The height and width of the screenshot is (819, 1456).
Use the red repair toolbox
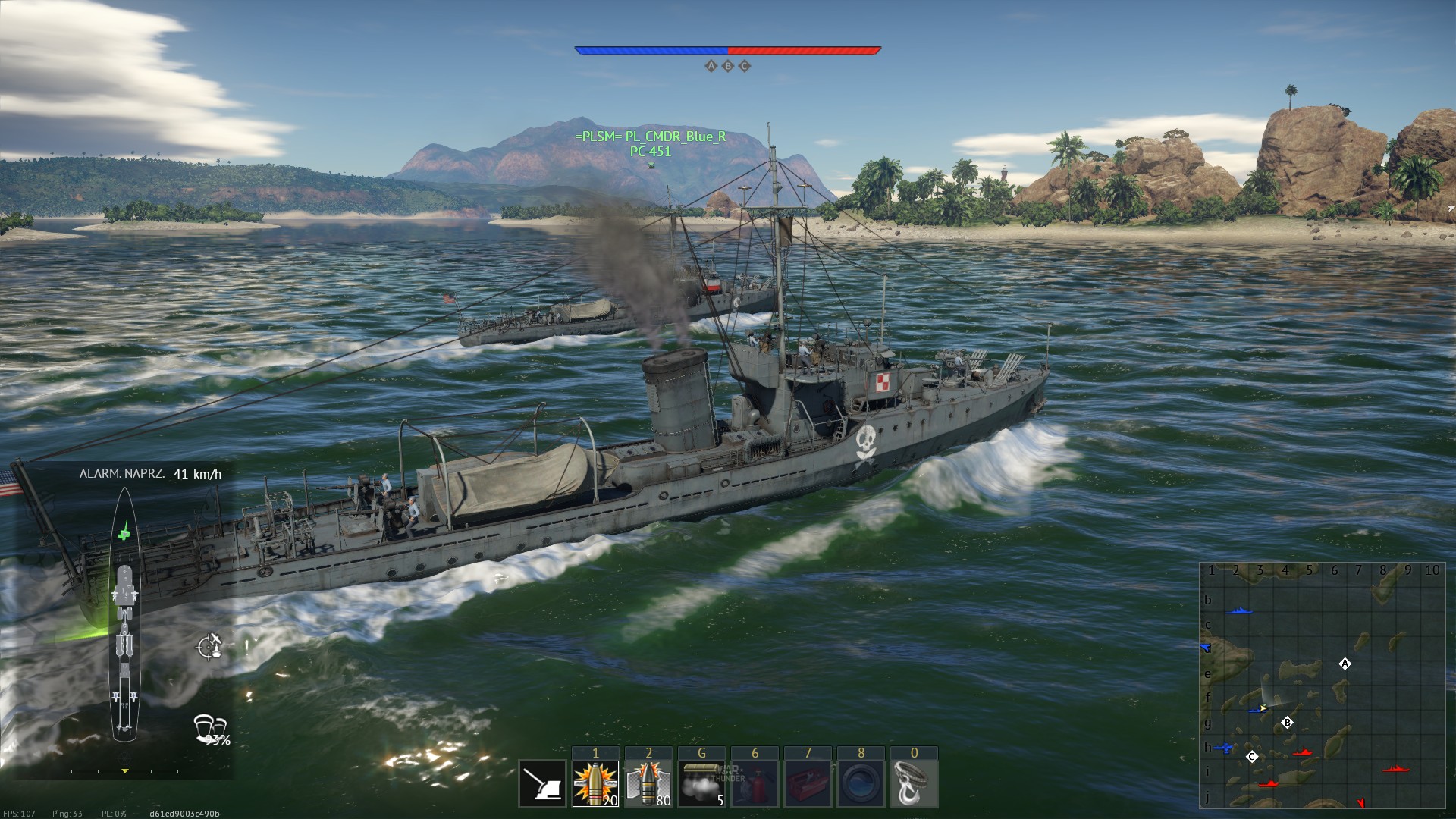[808, 784]
